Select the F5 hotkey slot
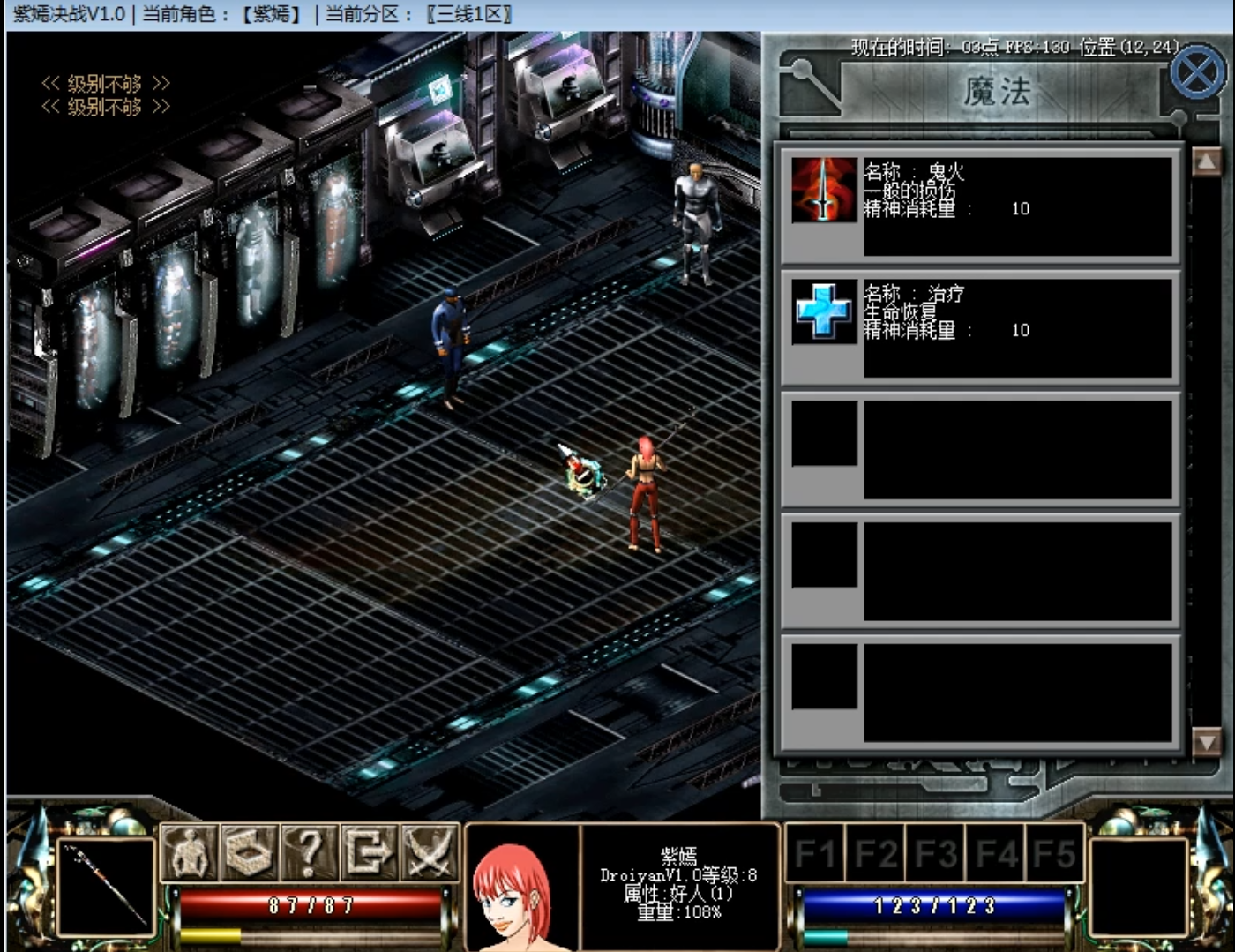This screenshot has height=952, width=1235. coord(1054,854)
